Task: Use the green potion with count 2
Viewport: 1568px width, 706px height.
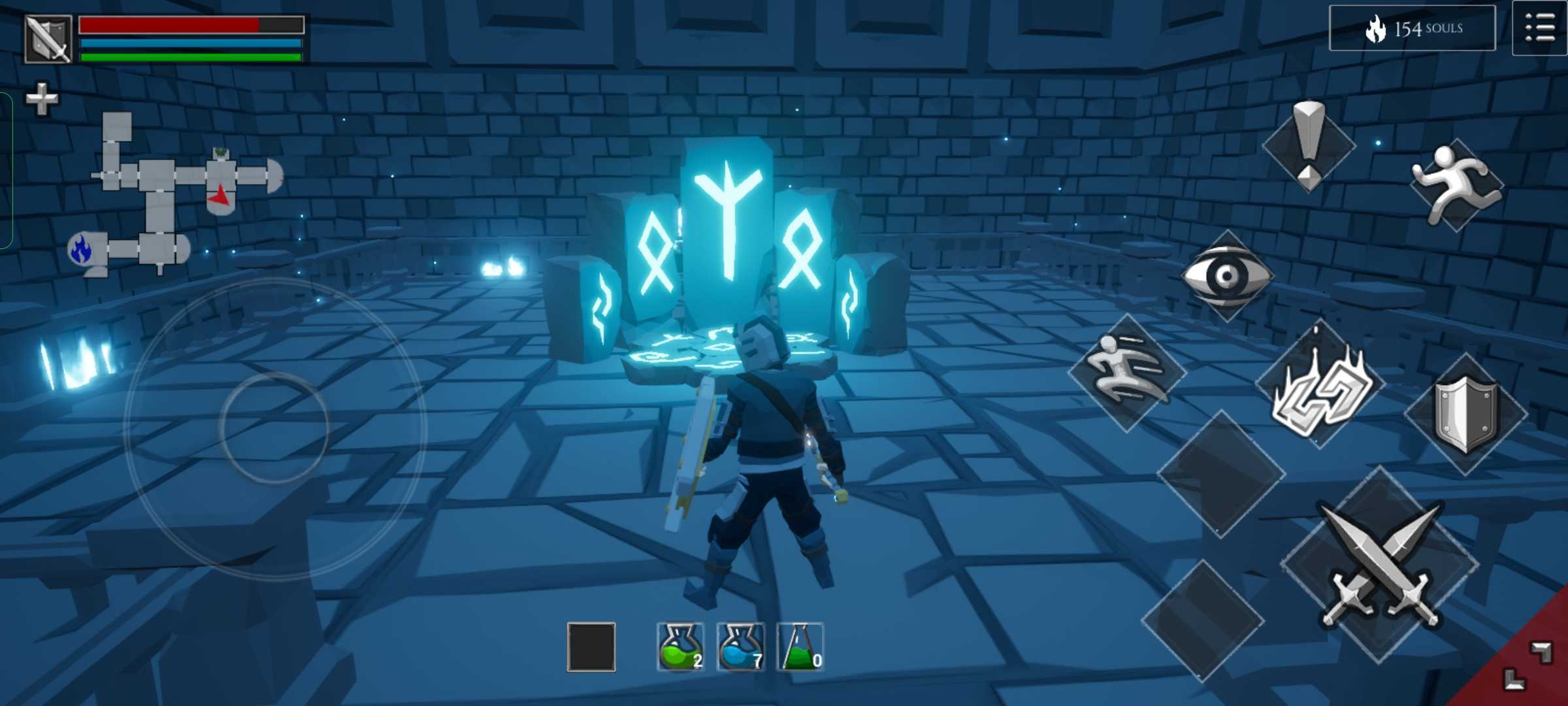Action: pyautogui.click(x=680, y=647)
